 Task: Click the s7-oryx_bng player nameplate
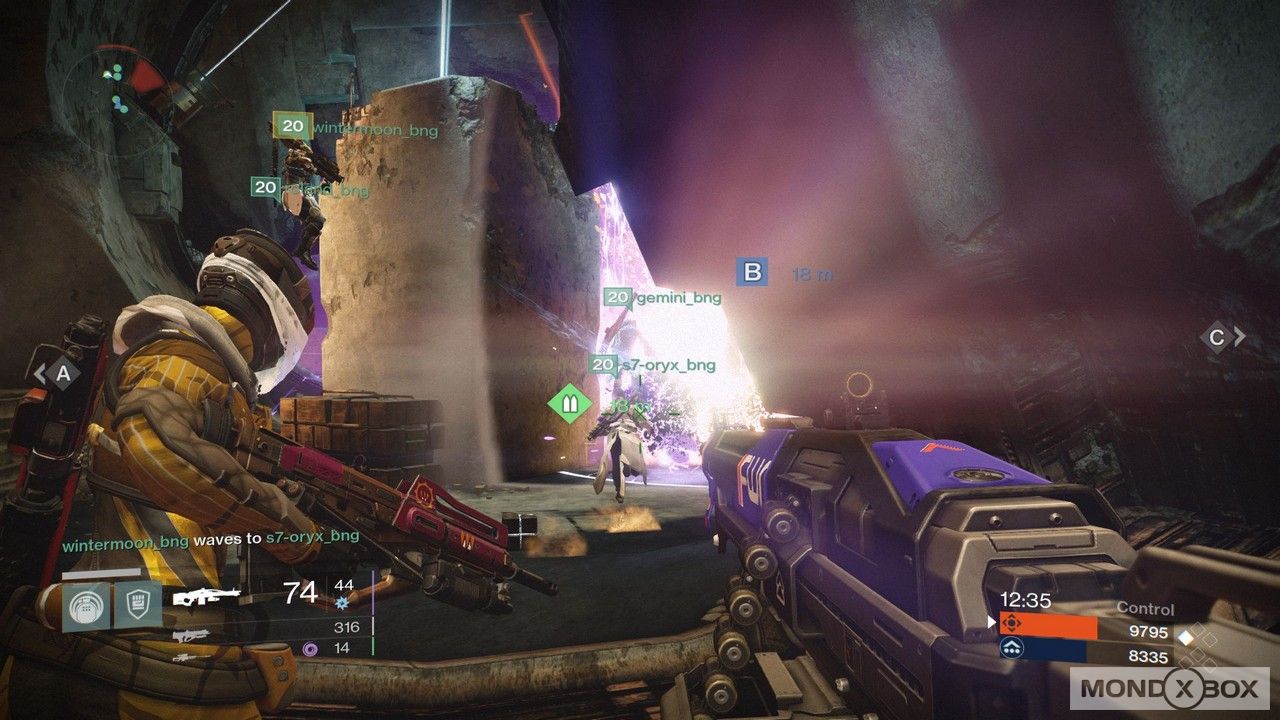pos(652,365)
